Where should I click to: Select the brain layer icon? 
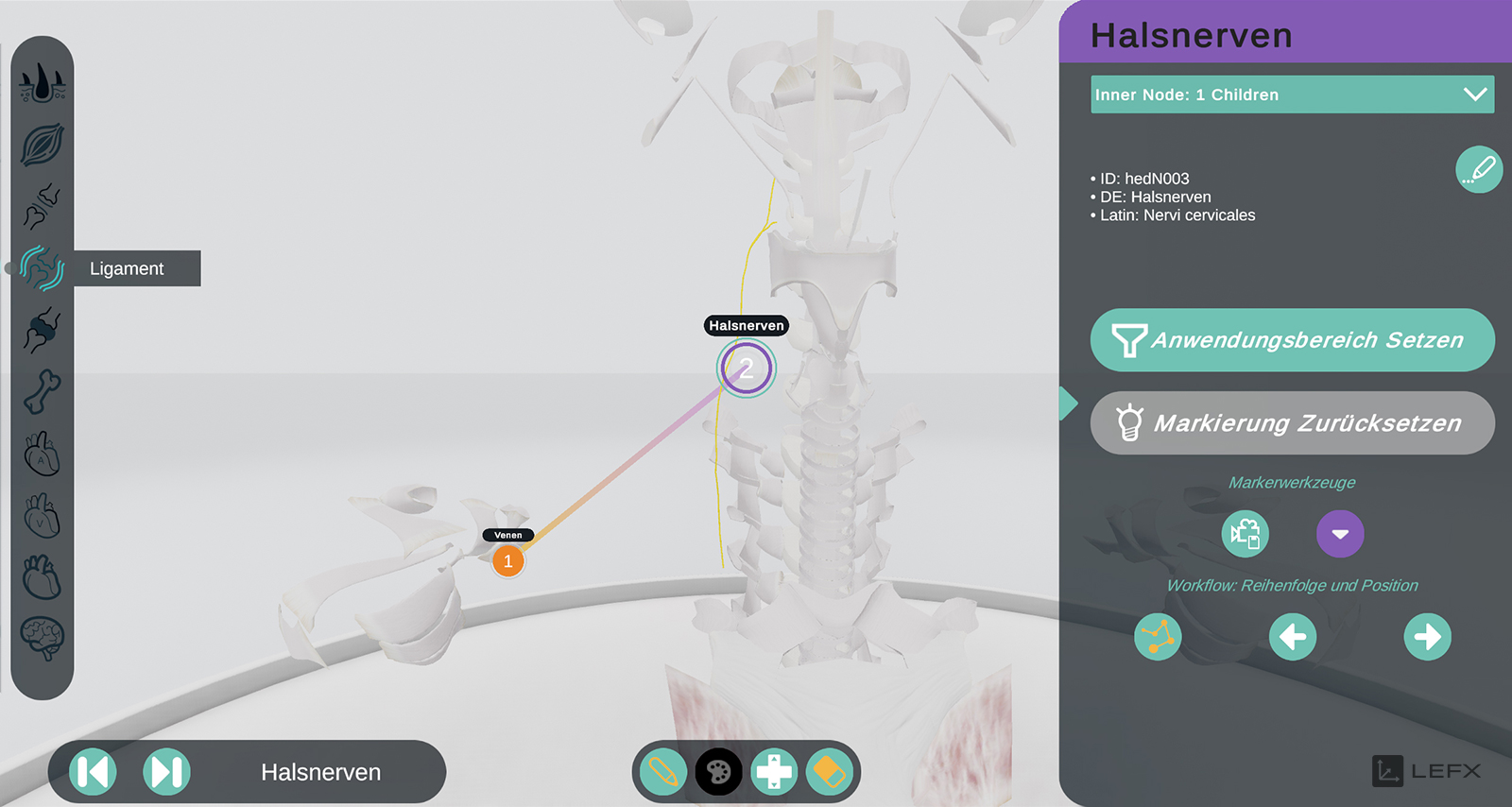(43, 639)
